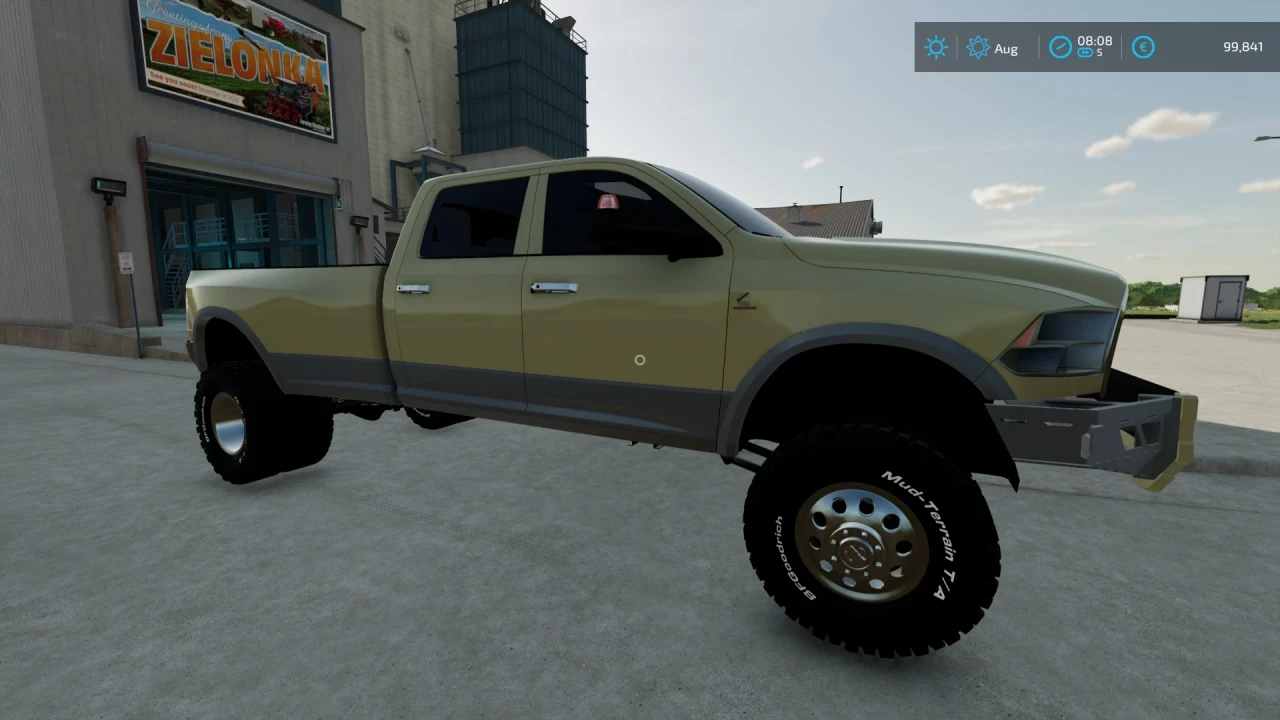Select the weather forecast sun icon beside Aug

tap(977, 47)
